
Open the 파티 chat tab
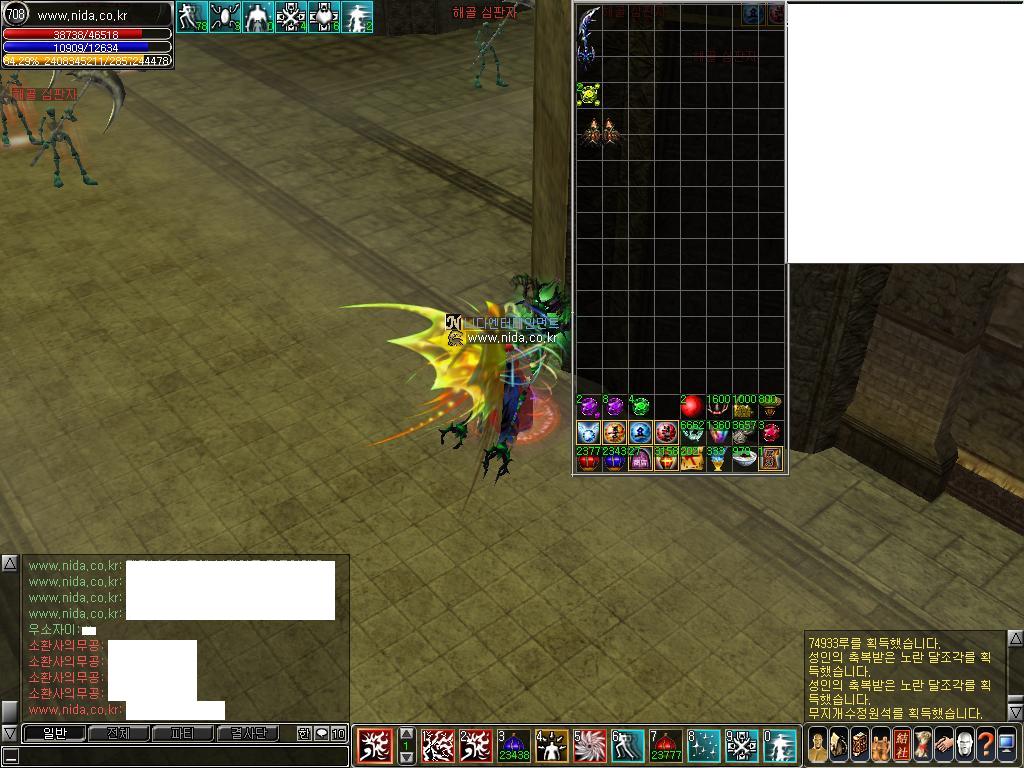coord(182,733)
